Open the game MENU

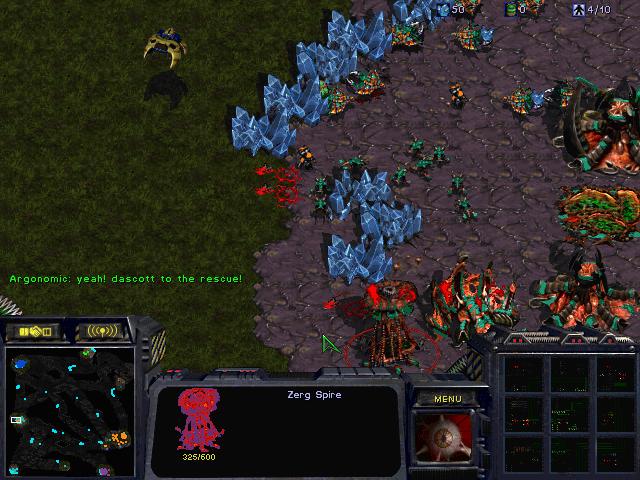(447, 399)
